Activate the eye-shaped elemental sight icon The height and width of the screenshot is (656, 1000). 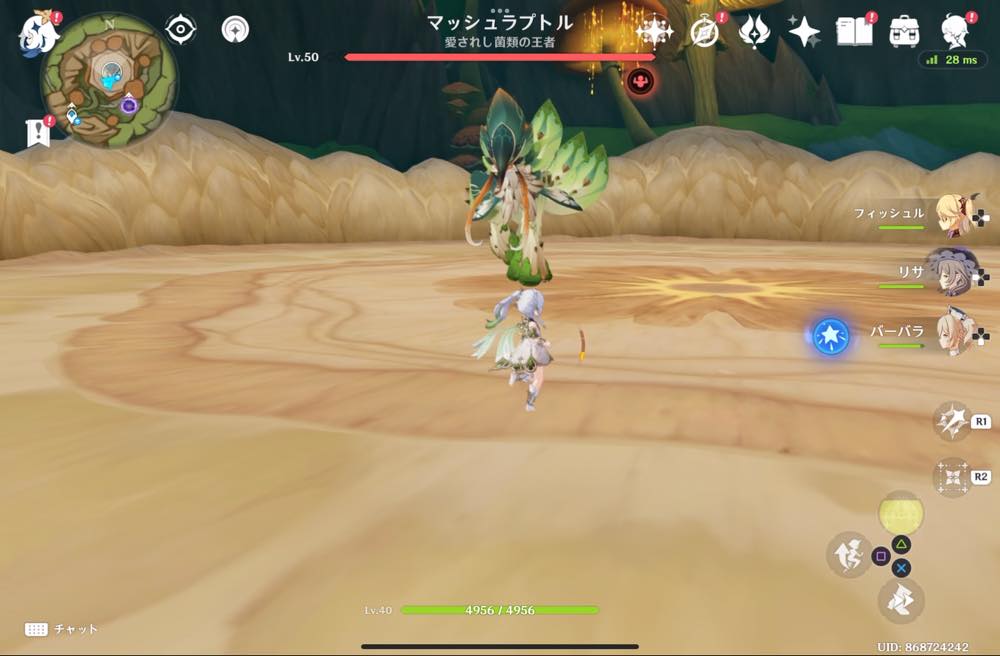click(x=180, y=30)
